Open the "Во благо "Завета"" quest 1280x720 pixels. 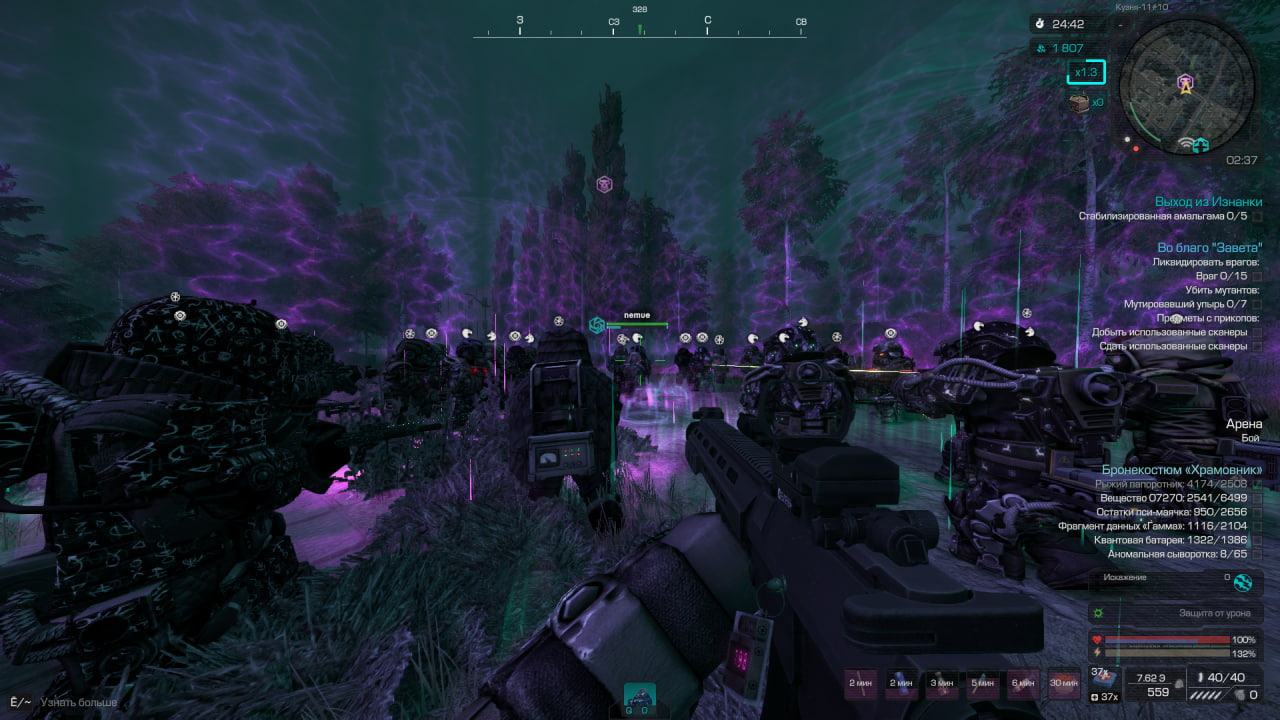[1209, 247]
